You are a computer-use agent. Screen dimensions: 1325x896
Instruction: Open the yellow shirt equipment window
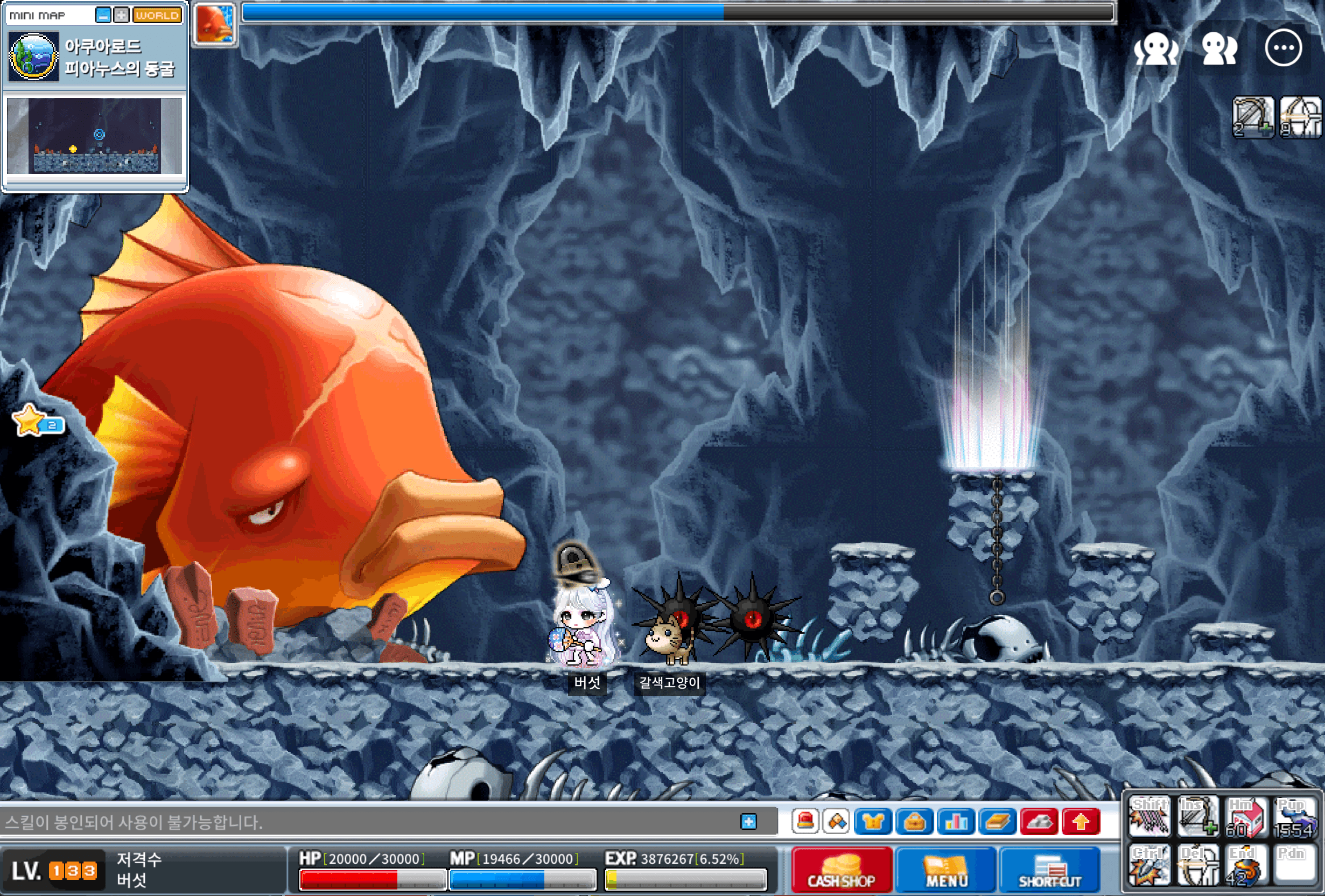tap(873, 822)
